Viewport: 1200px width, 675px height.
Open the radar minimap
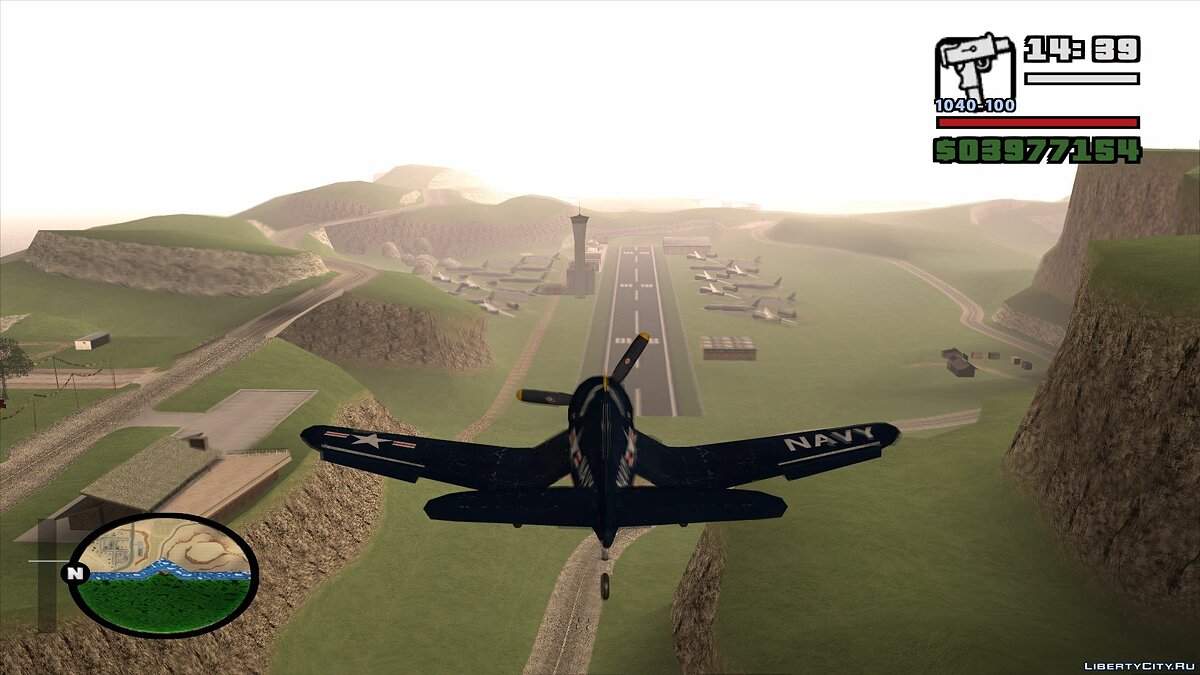click(164, 574)
